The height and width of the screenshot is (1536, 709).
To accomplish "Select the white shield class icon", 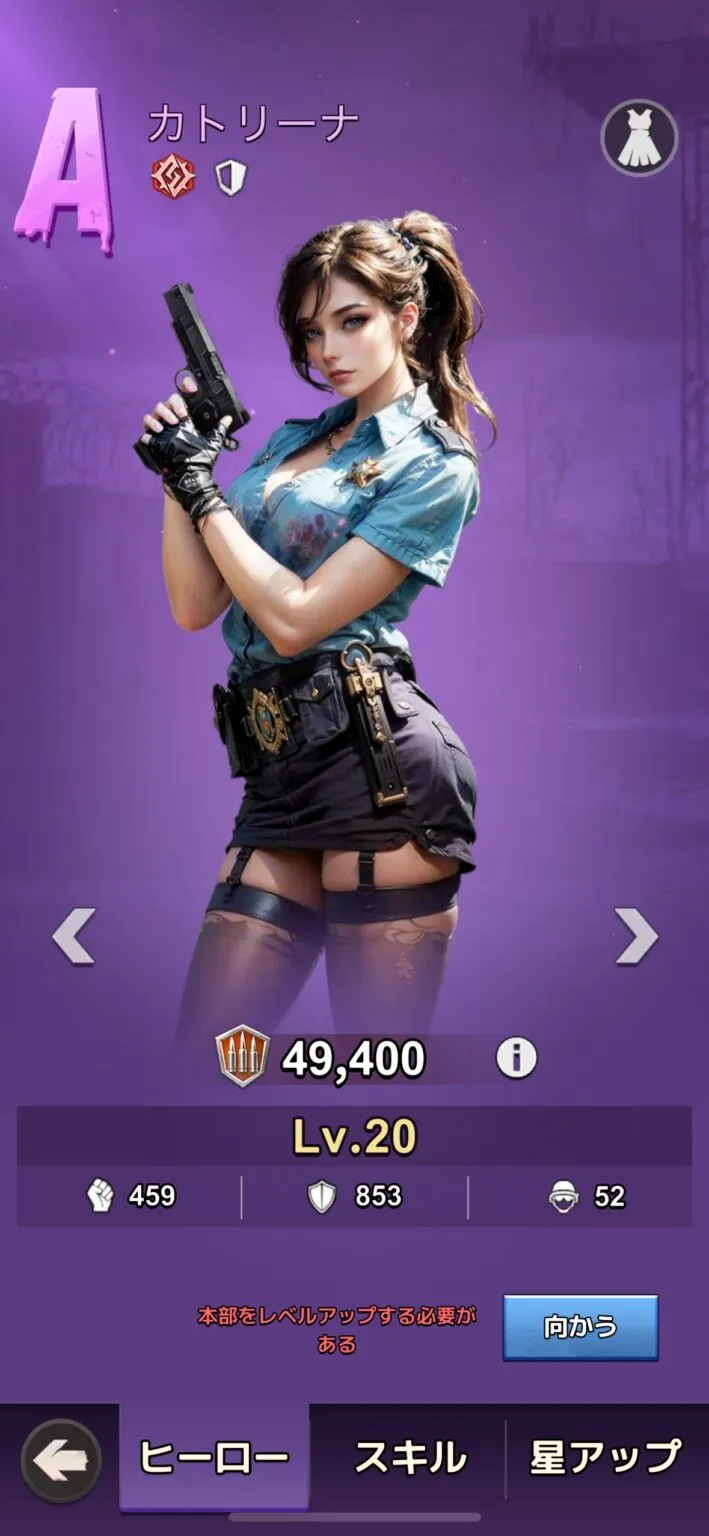I will click(x=231, y=178).
